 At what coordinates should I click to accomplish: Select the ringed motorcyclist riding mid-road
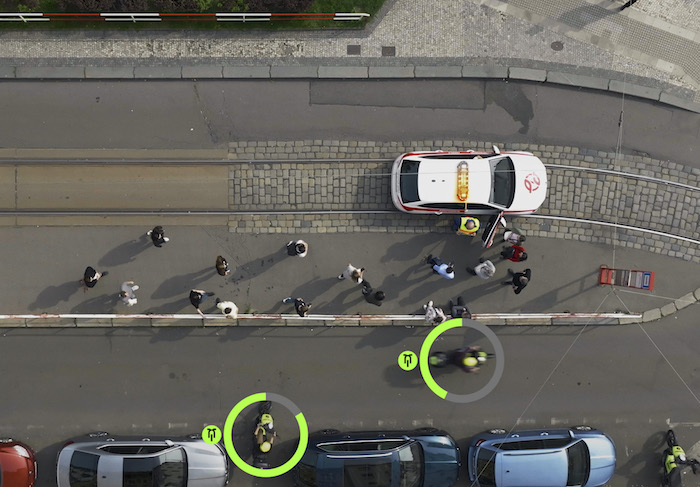[463, 358]
